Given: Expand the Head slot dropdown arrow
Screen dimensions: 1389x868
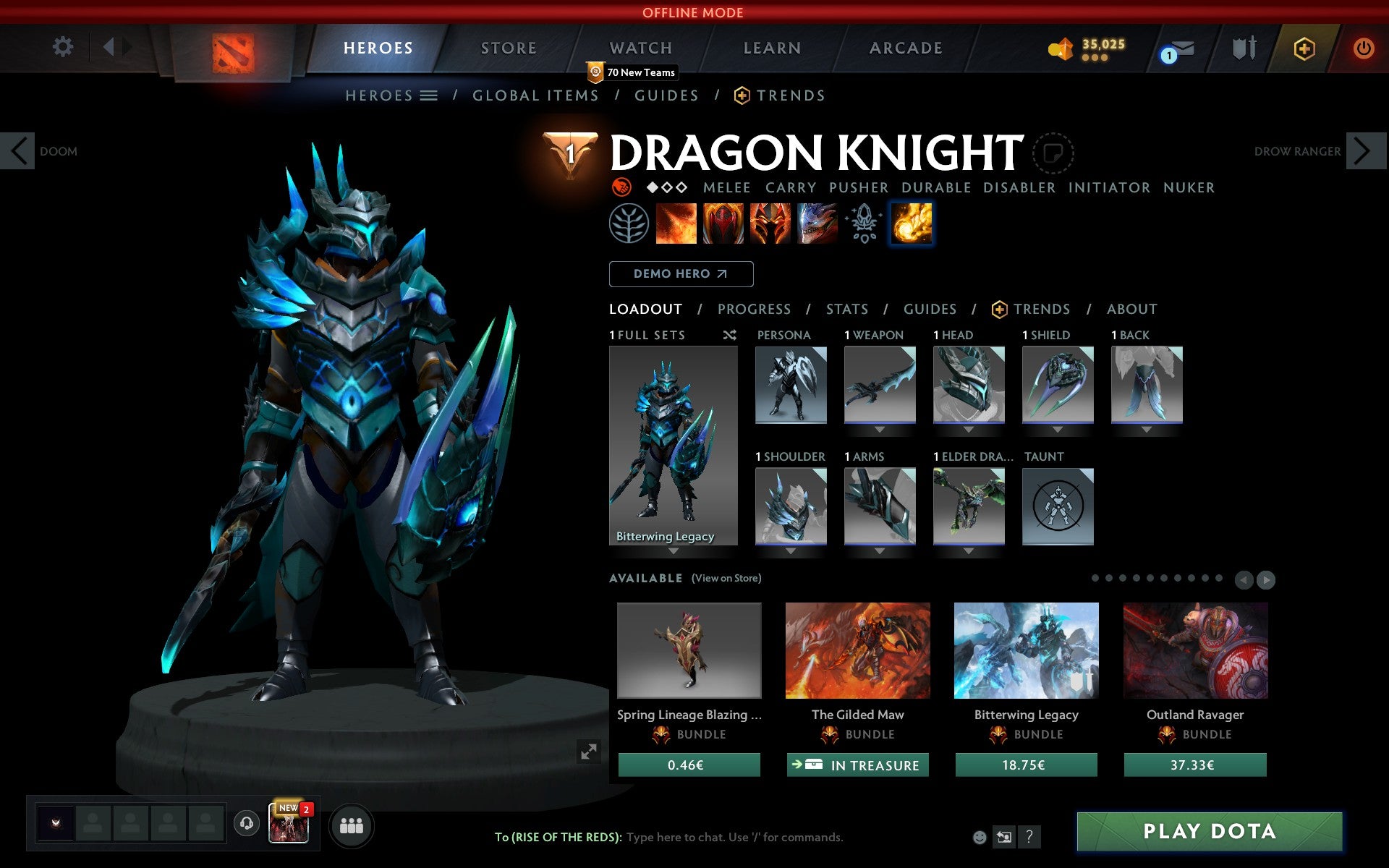Looking at the screenshot, I should click(968, 428).
